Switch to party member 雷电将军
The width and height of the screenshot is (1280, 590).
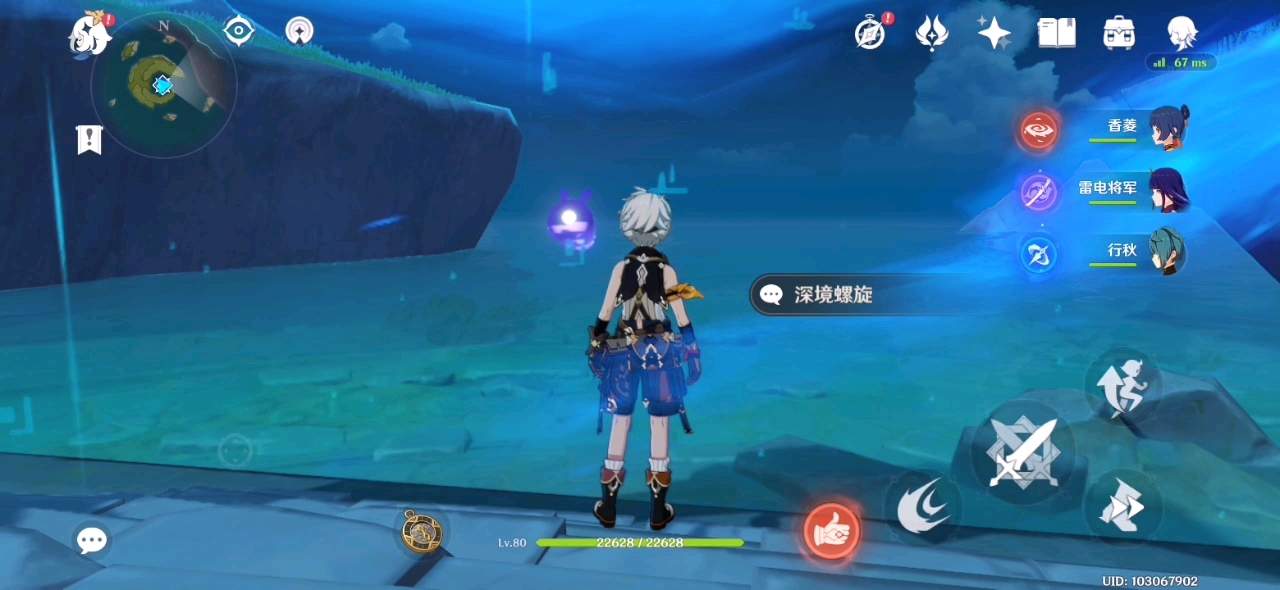pyautogui.click(x=1166, y=190)
